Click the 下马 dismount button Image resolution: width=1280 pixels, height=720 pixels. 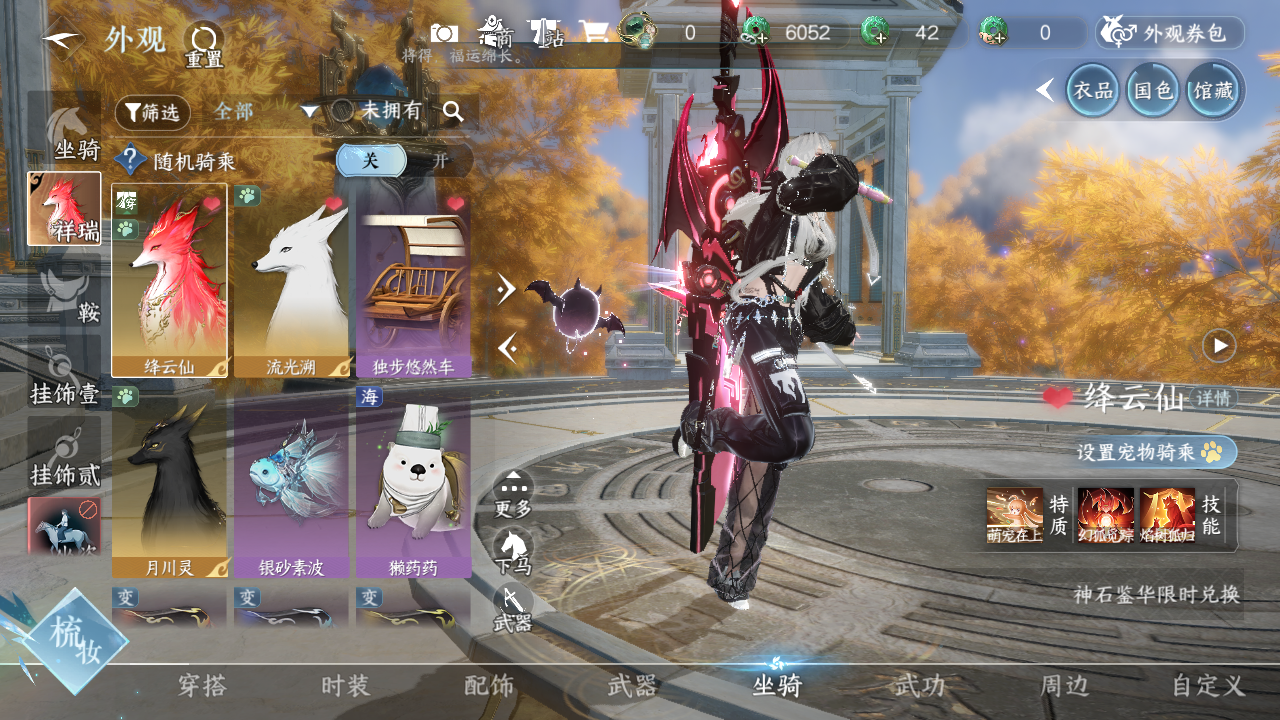pos(513,551)
